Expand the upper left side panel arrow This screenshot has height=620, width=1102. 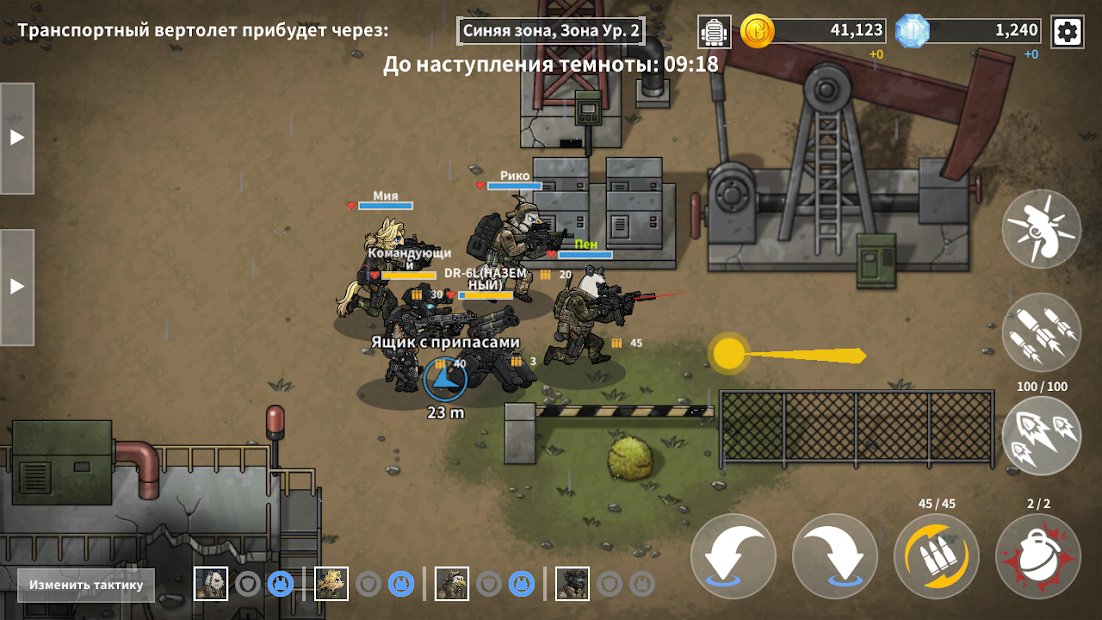(17, 138)
